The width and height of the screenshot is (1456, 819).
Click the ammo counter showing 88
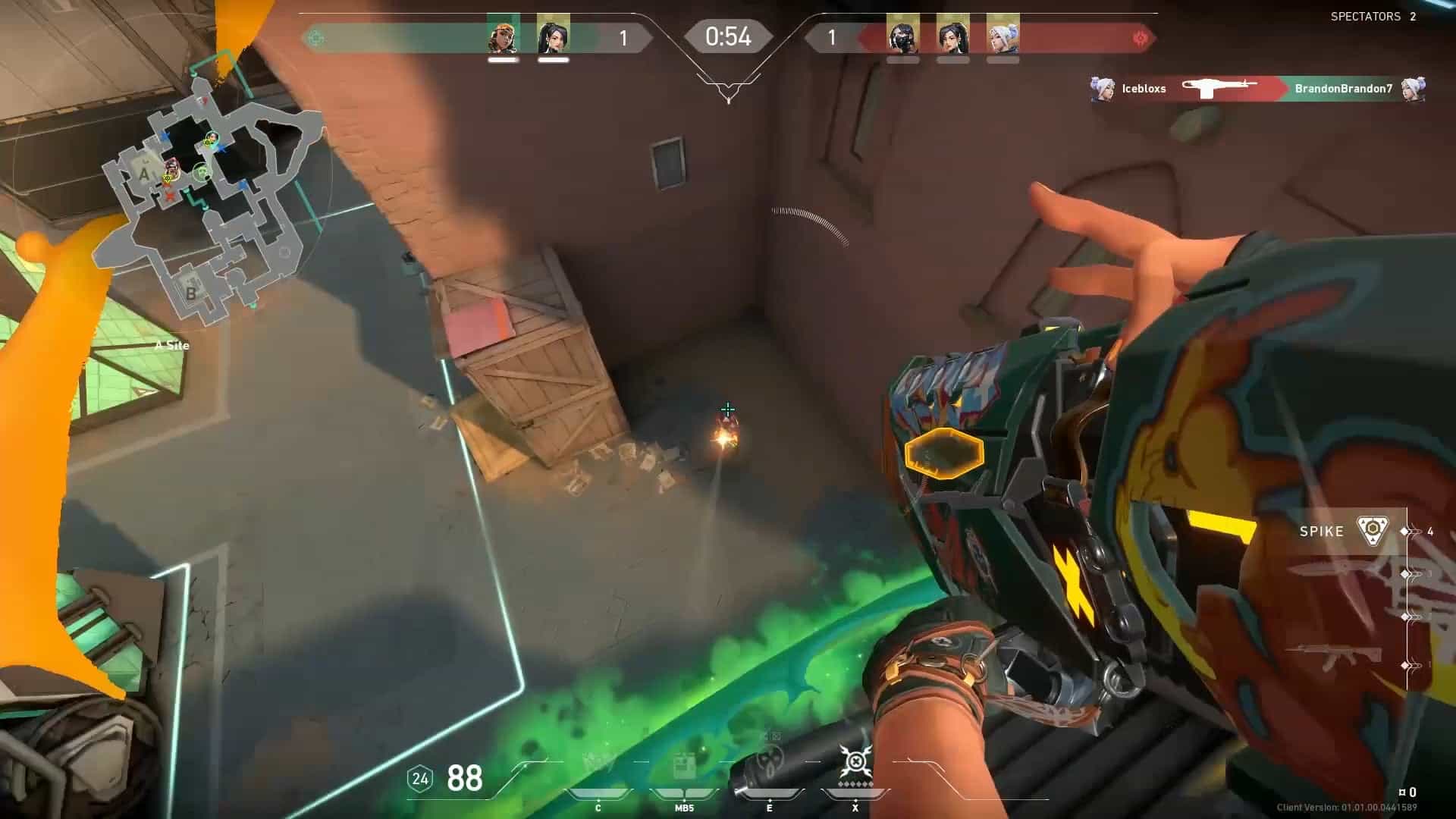coord(464,777)
